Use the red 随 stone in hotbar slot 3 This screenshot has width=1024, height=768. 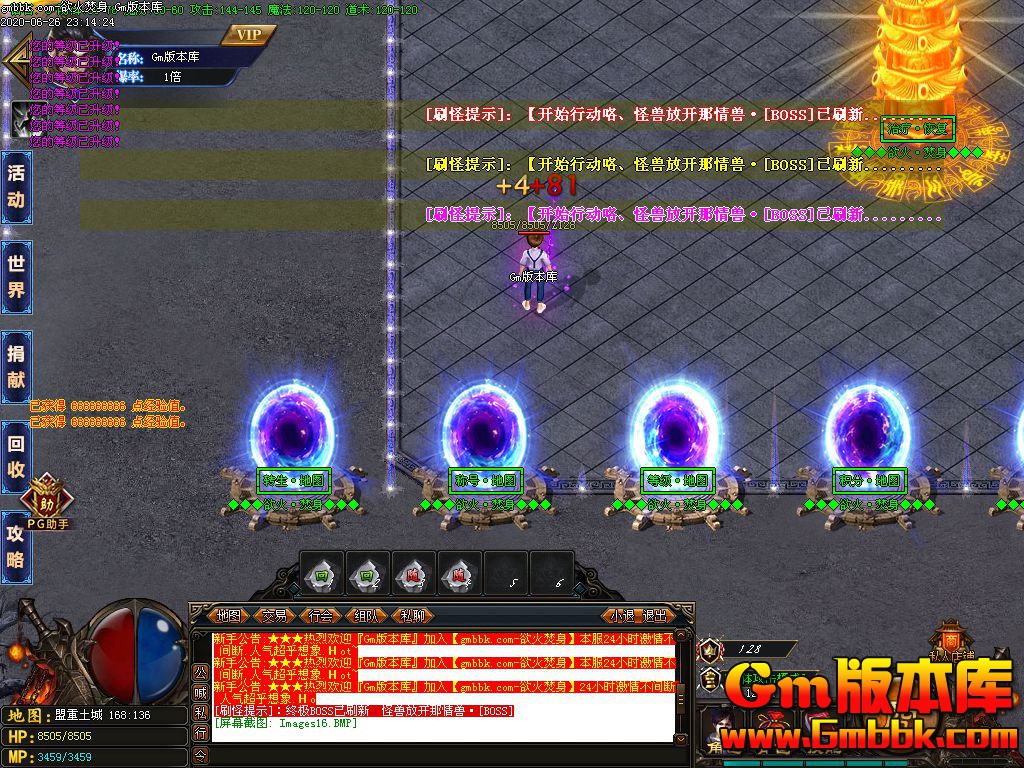pos(413,574)
